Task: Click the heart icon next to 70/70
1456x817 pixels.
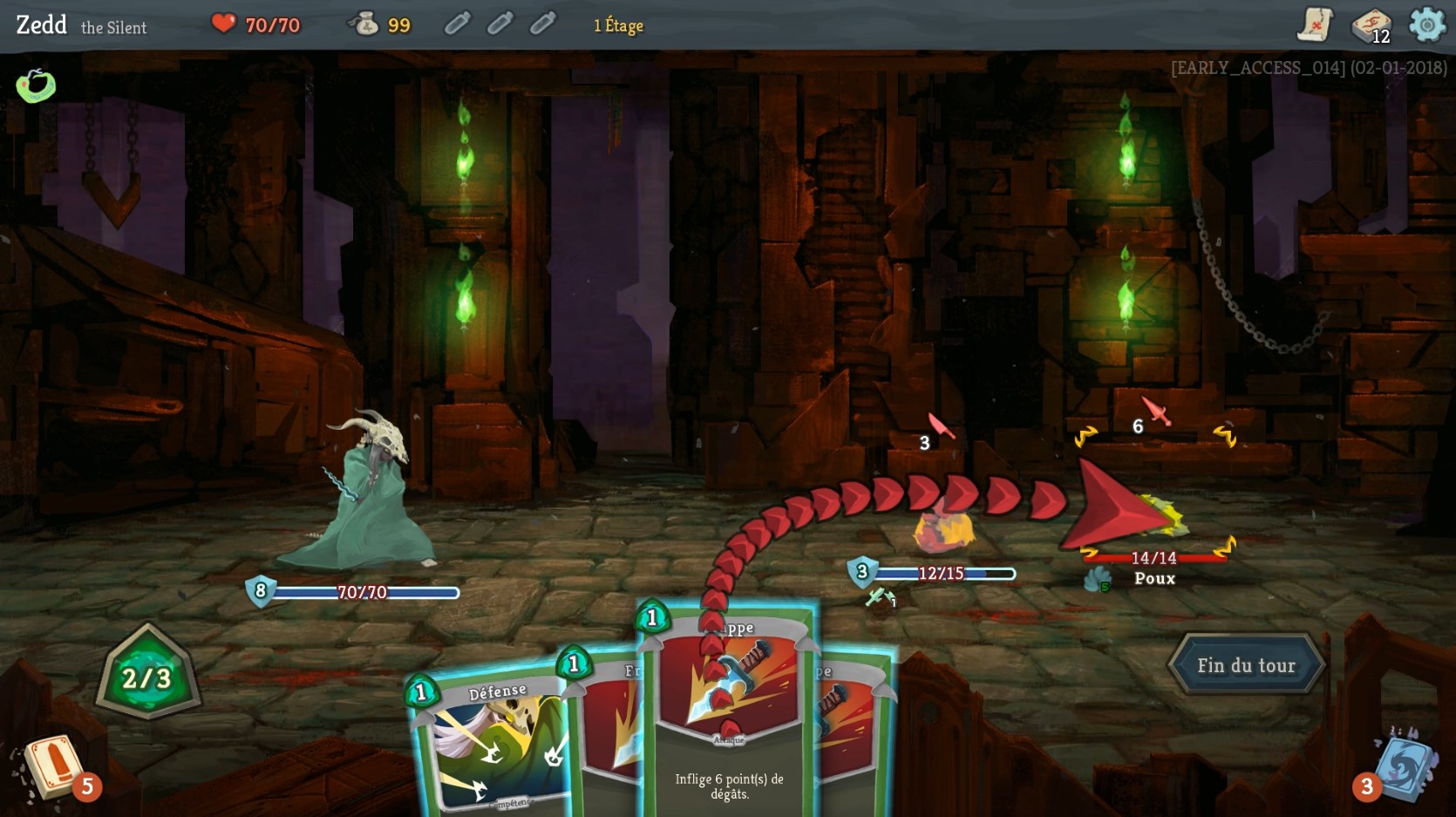Action: click(224, 24)
